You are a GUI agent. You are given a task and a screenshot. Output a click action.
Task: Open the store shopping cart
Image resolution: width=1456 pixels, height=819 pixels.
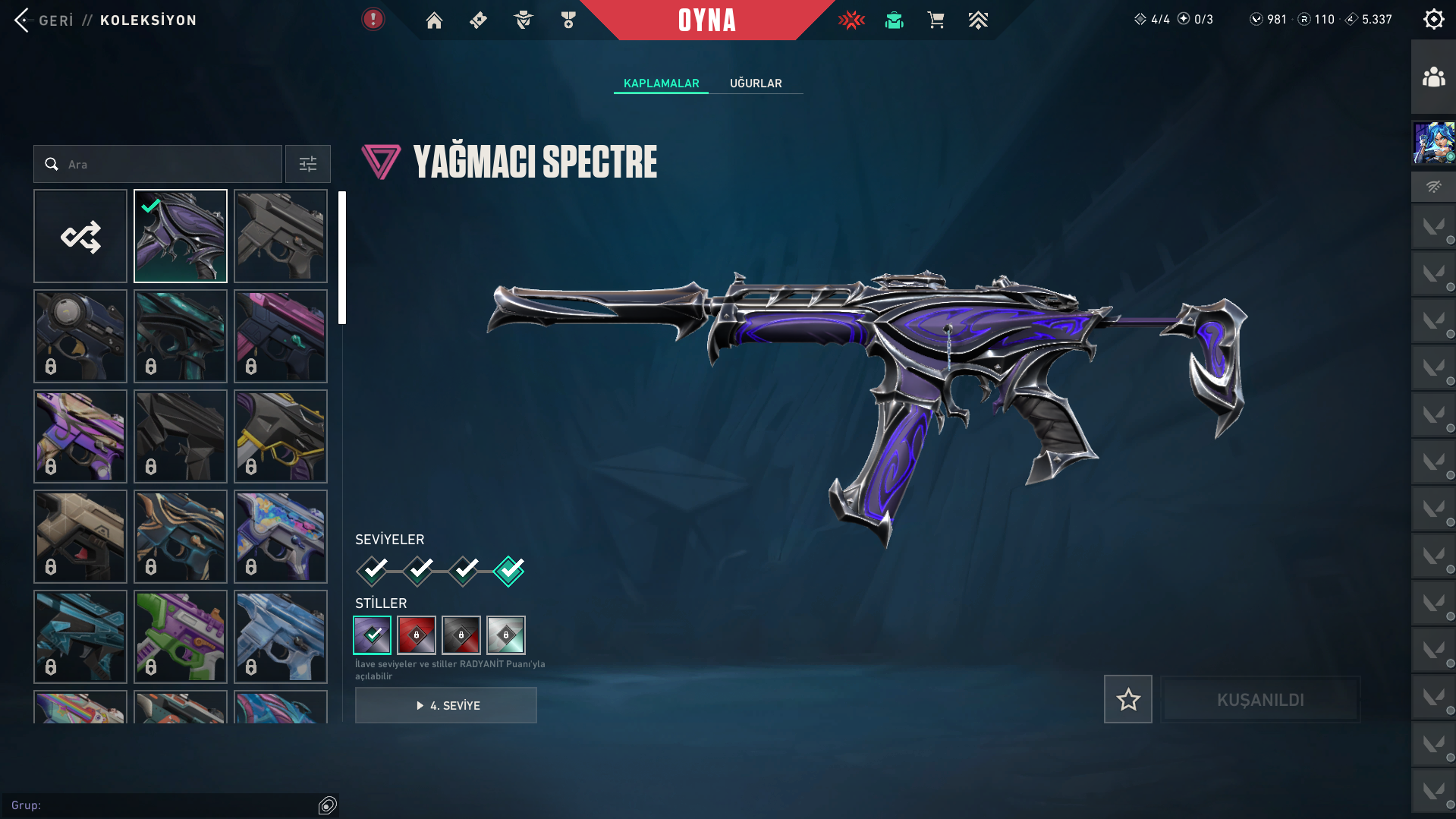936,20
